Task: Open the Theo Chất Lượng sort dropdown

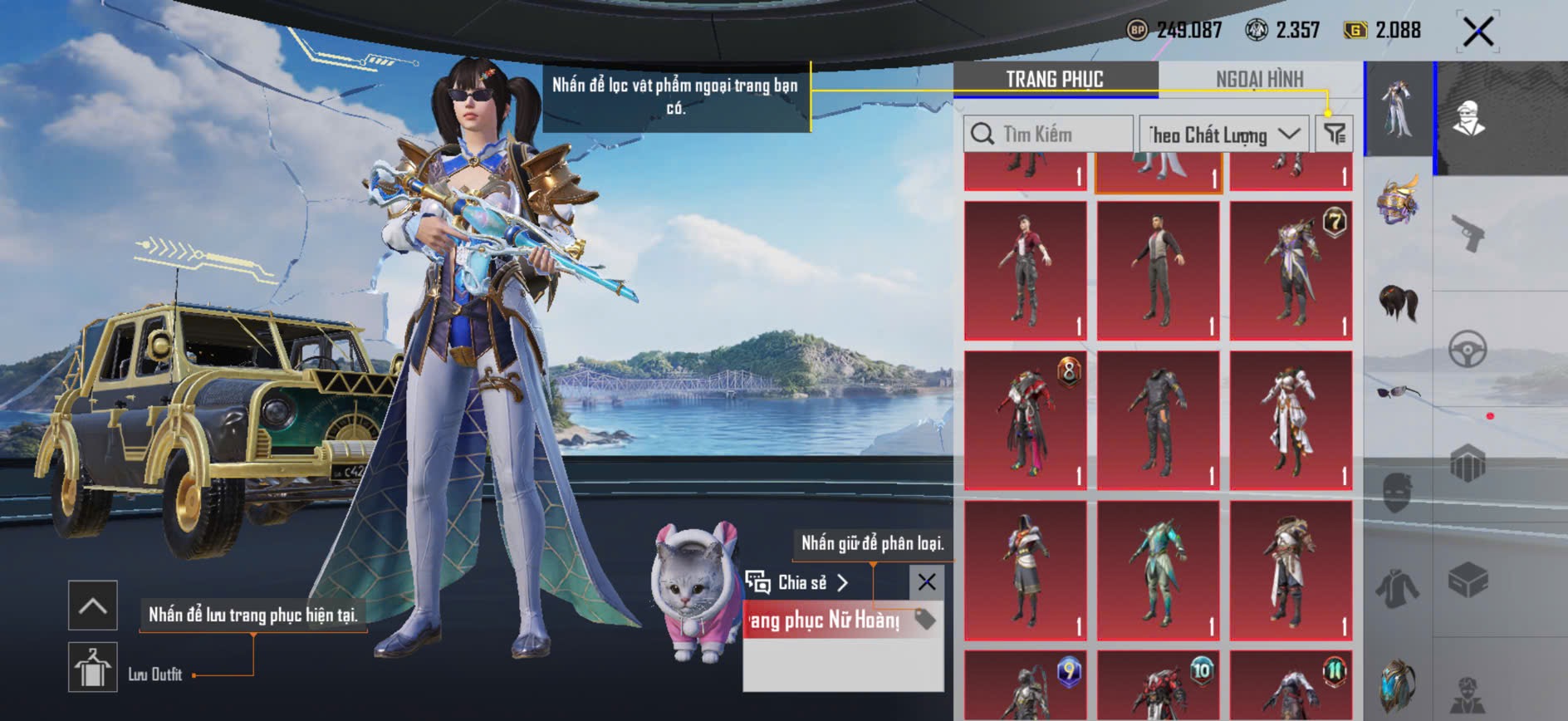Action: click(x=1223, y=134)
